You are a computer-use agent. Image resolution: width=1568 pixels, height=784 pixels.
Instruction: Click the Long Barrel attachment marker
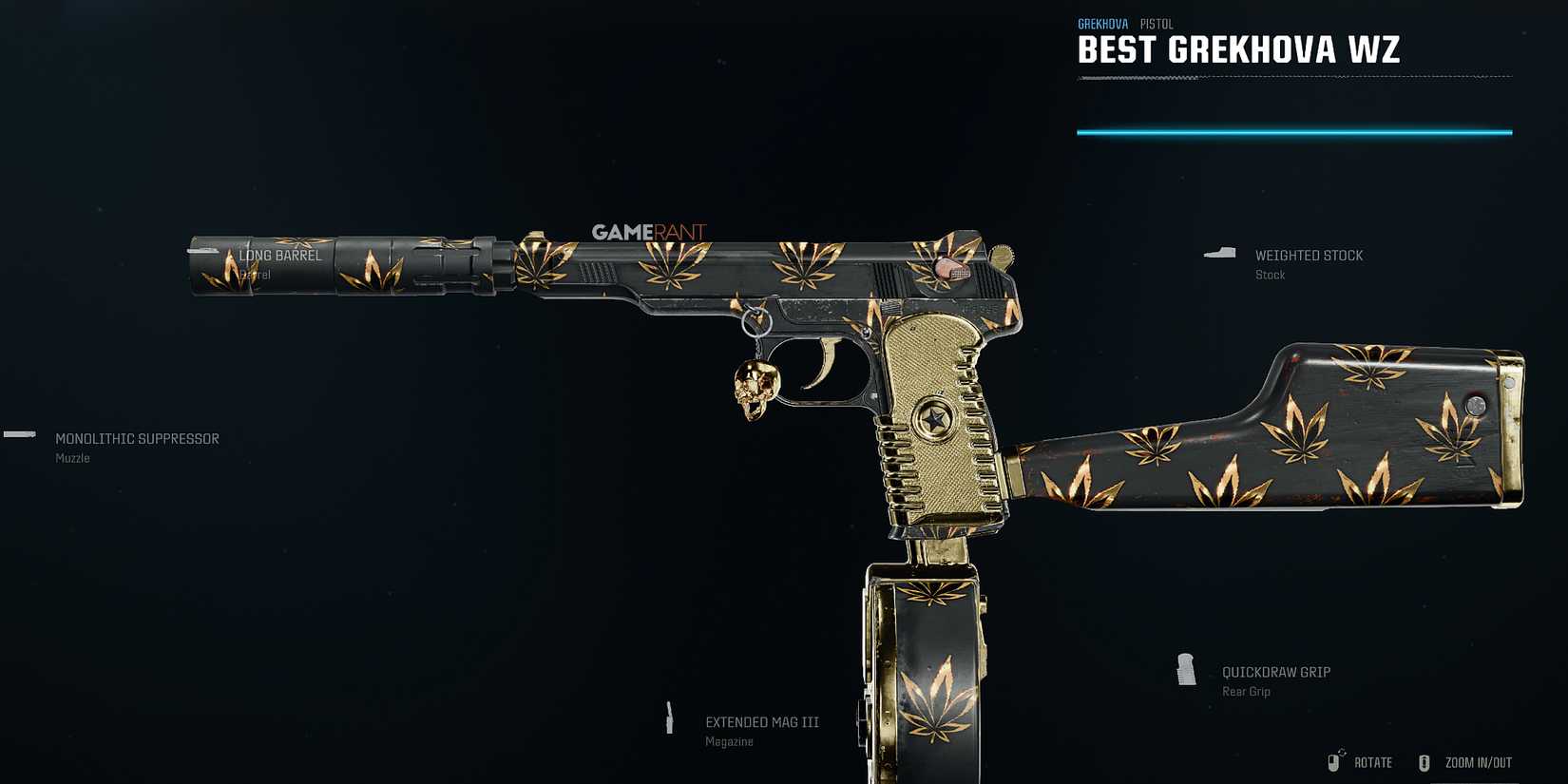280,255
